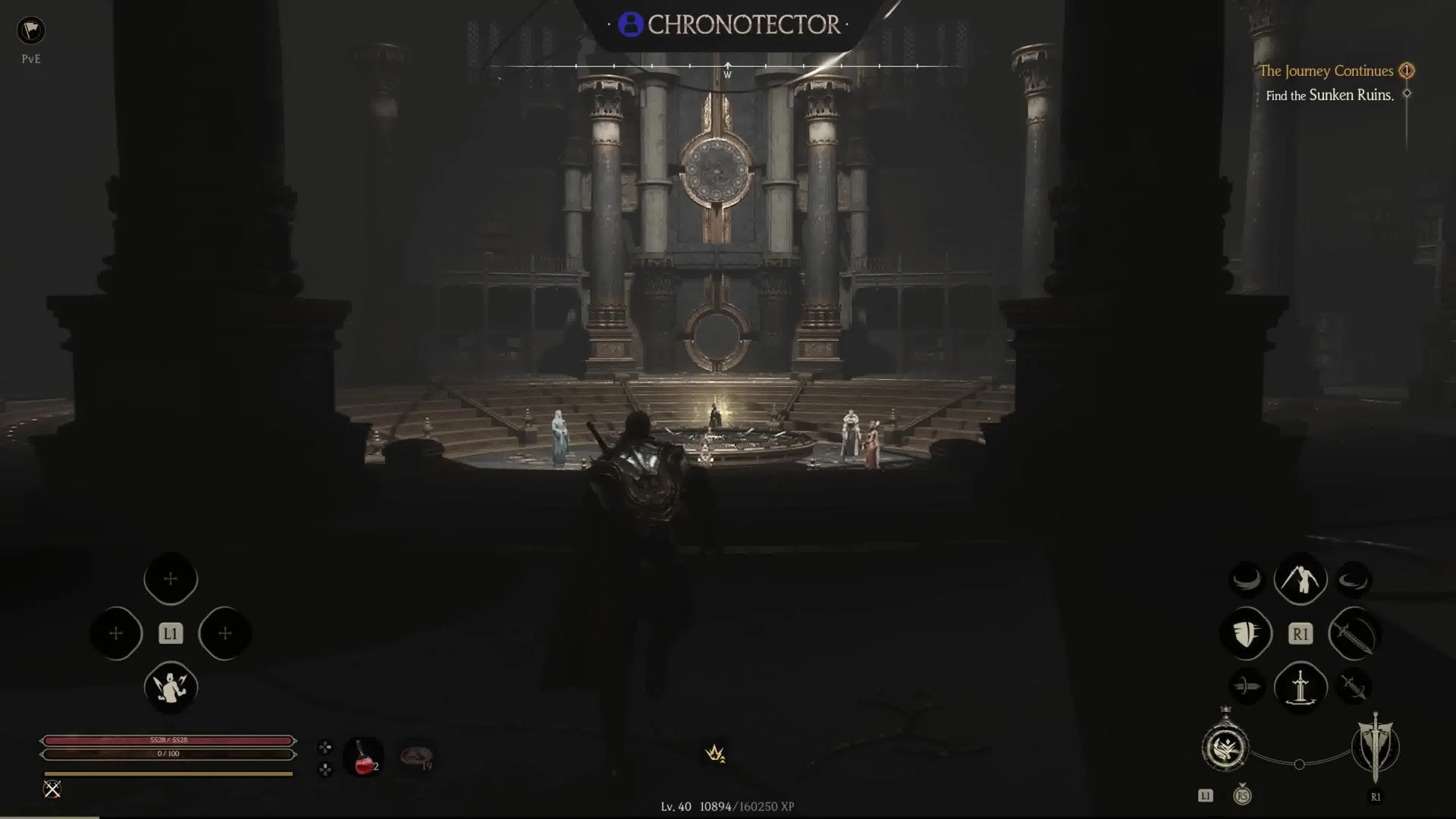Select the sword and shield weapon emblem
The image size is (1456, 819).
click(1375, 747)
